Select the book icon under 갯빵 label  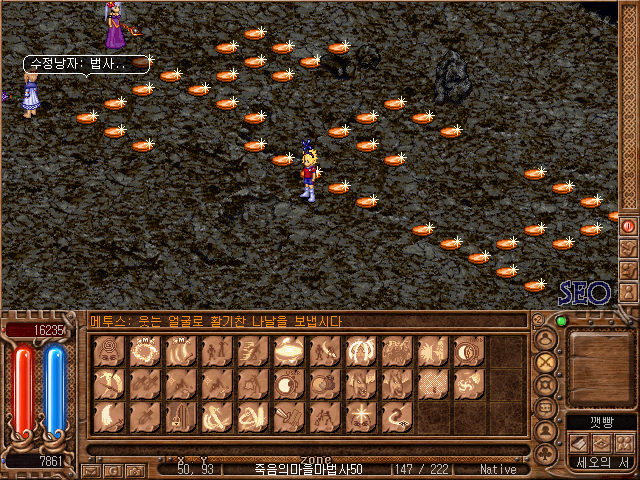click(578, 443)
